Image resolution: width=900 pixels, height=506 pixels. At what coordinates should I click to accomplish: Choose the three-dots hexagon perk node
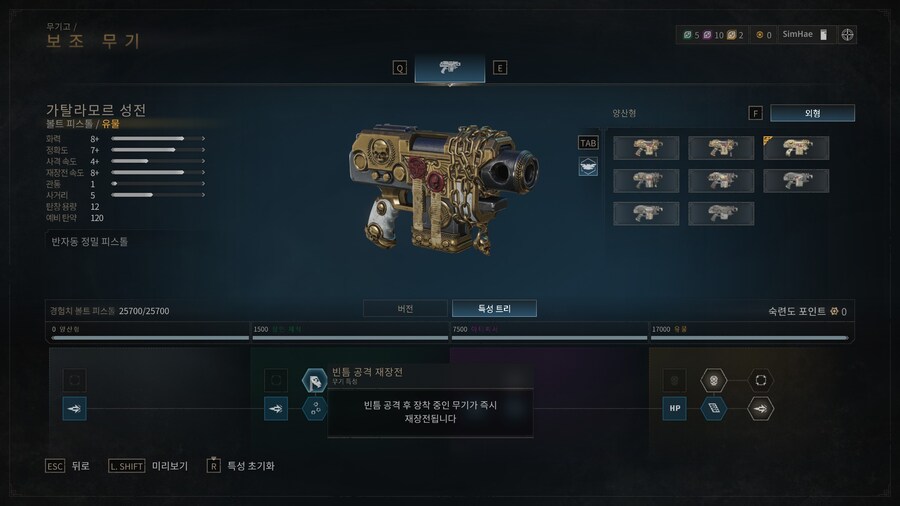pos(314,408)
